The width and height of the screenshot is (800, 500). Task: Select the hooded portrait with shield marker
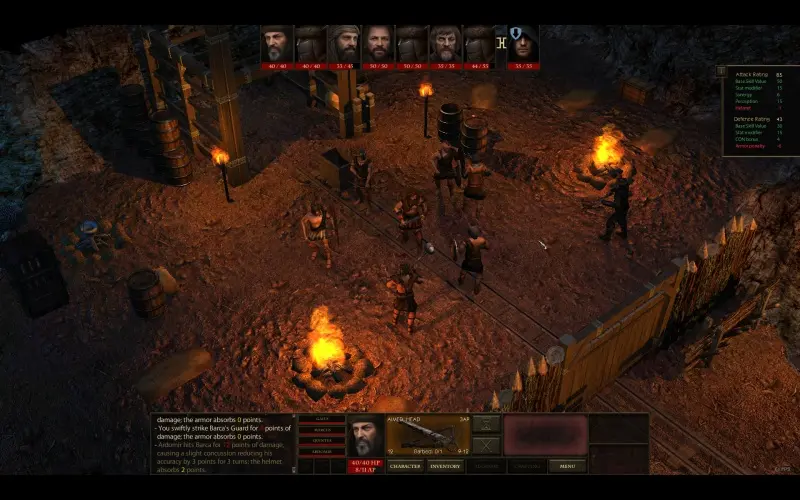523,44
